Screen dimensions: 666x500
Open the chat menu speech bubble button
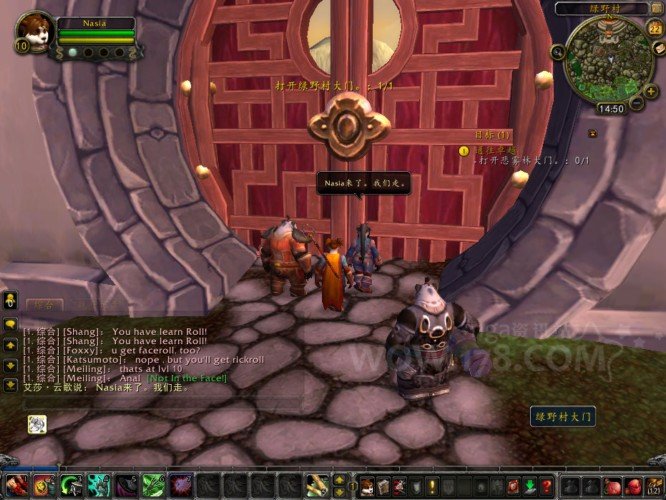[x=10, y=324]
